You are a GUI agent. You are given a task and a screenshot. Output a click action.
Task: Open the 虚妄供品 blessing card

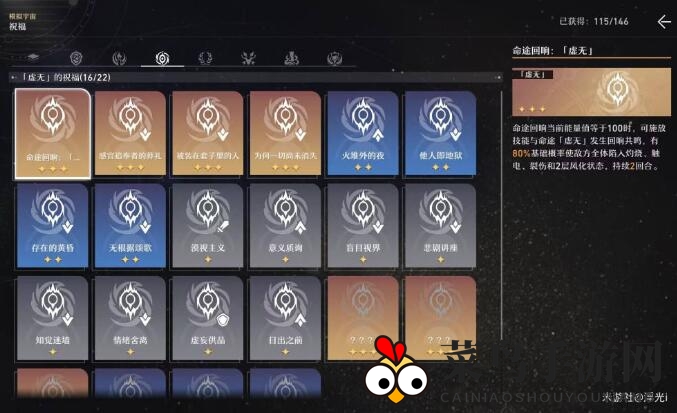(207, 318)
